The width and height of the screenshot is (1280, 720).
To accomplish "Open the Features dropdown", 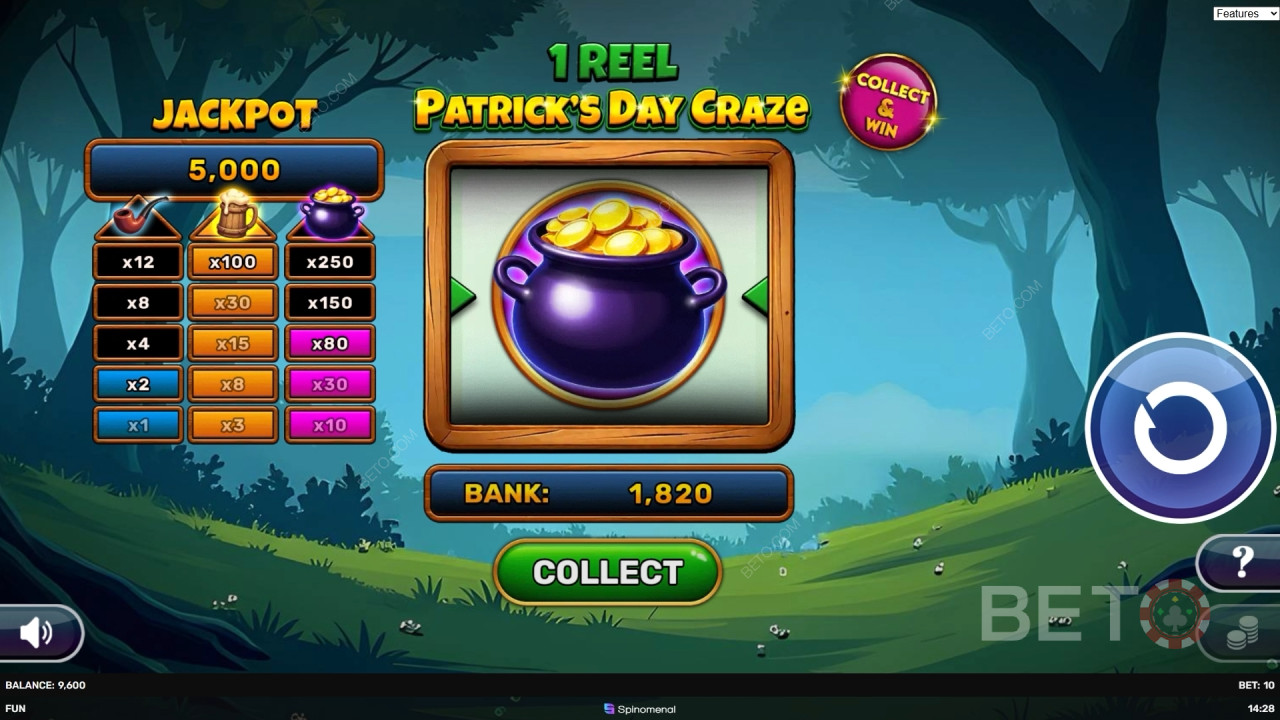I will tap(1243, 13).
